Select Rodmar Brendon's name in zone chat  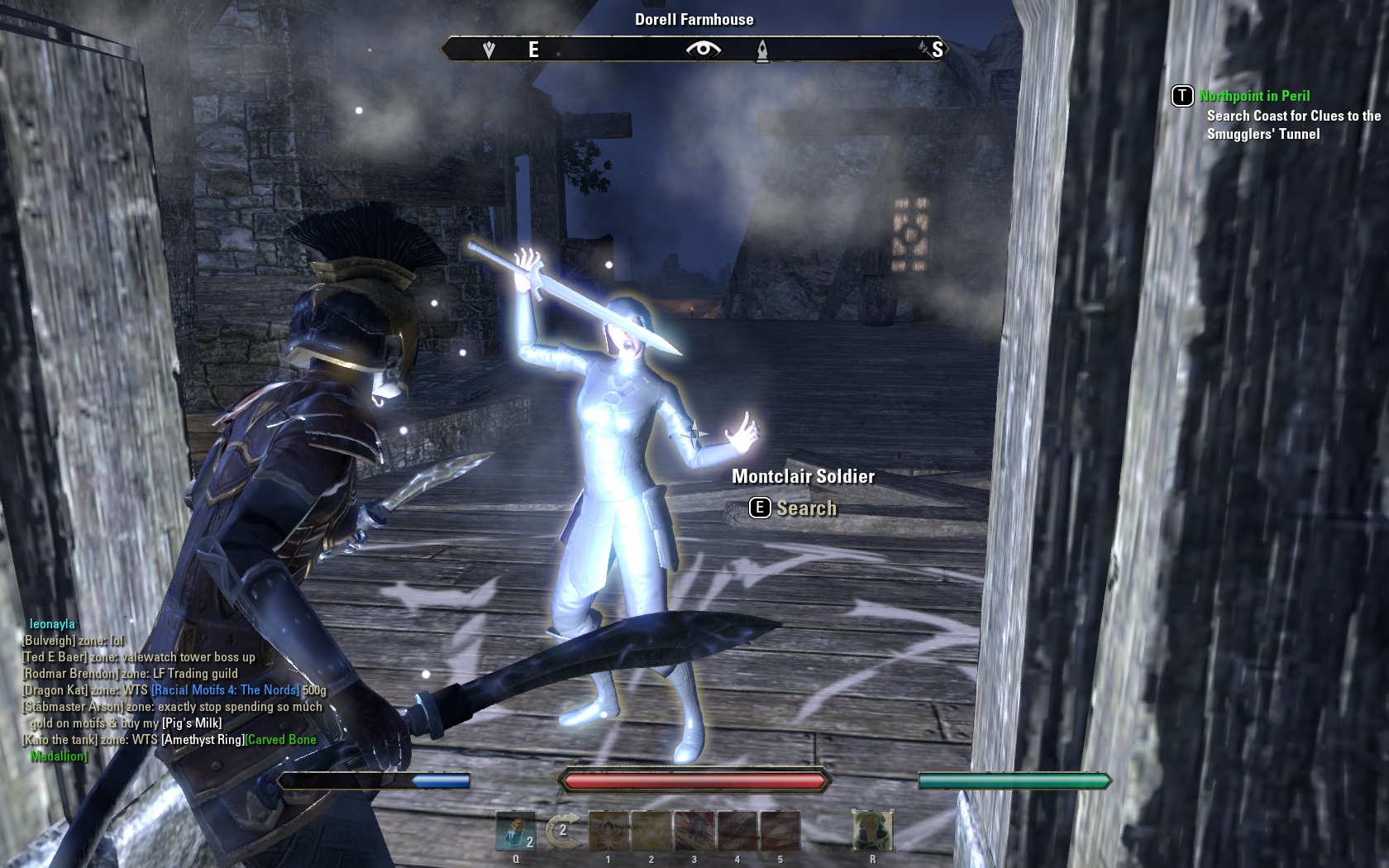[x=71, y=674]
